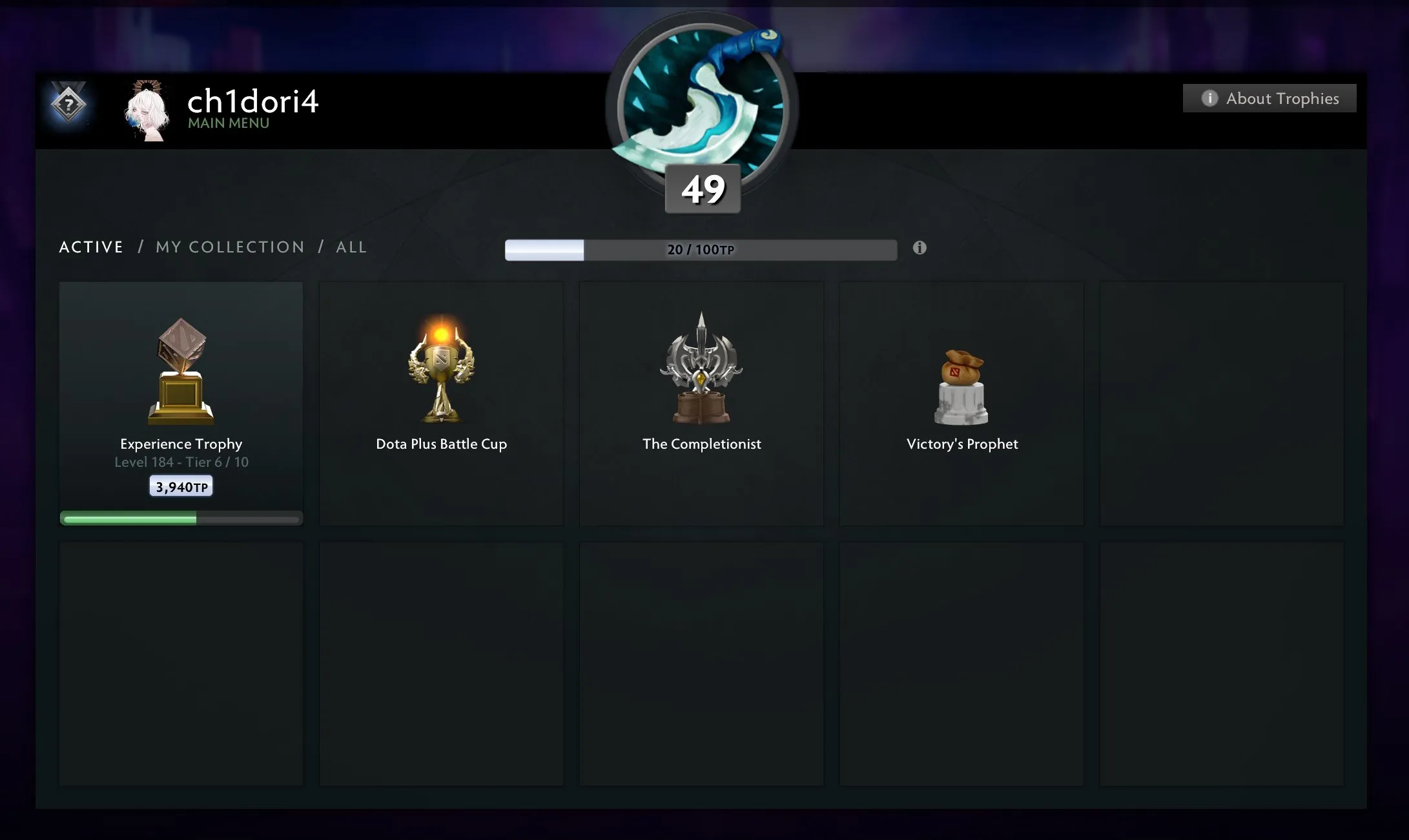Click the rank medal question mark badge
The width and height of the screenshot is (1409, 840).
point(68,104)
